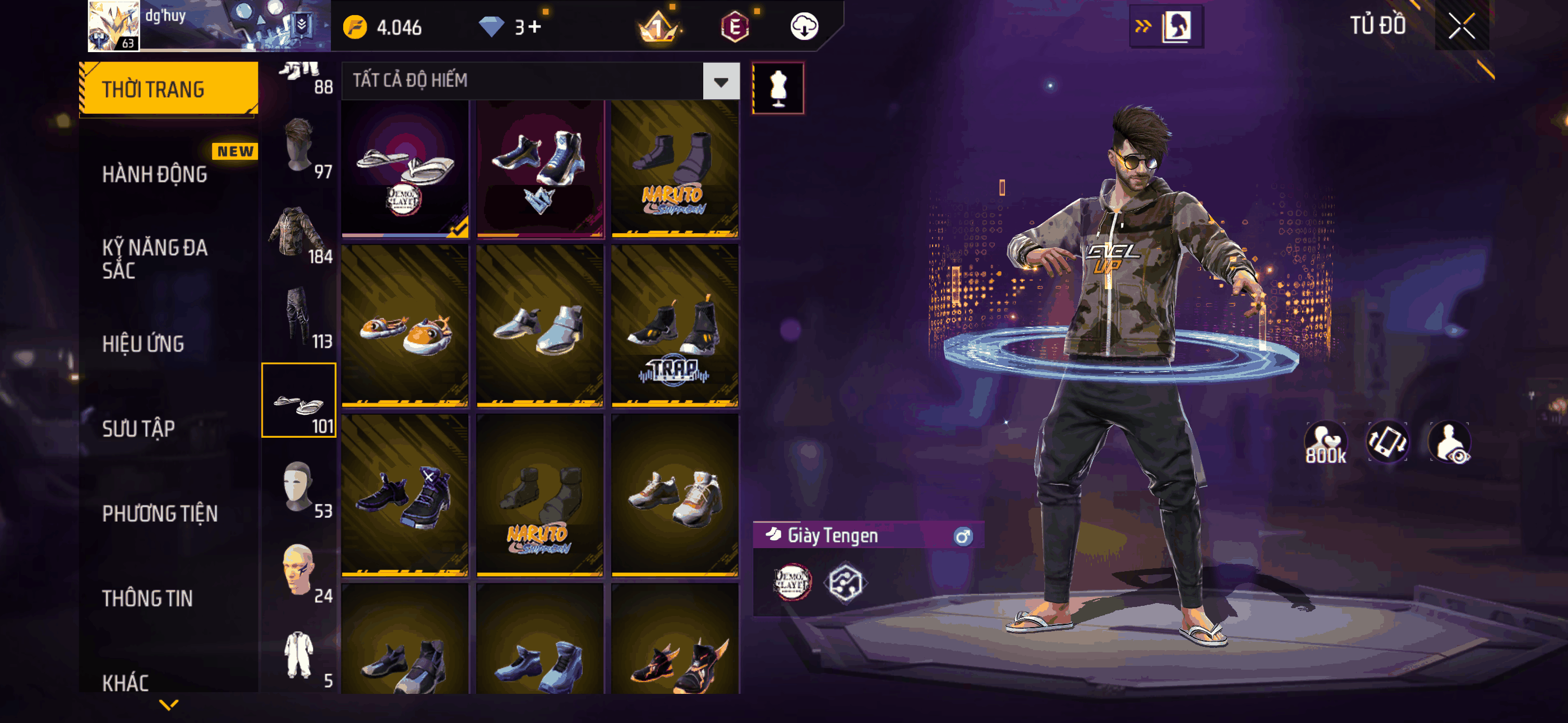Go to Phương Tiện tab
Viewport: 1568px width, 723px height.
(x=159, y=513)
